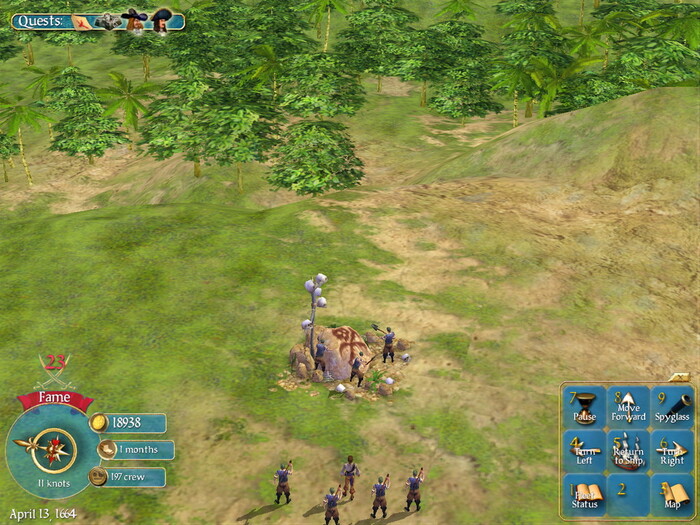The height and width of the screenshot is (525, 700).
Task: Pause the game with the hourglass button
Action: click(584, 408)
